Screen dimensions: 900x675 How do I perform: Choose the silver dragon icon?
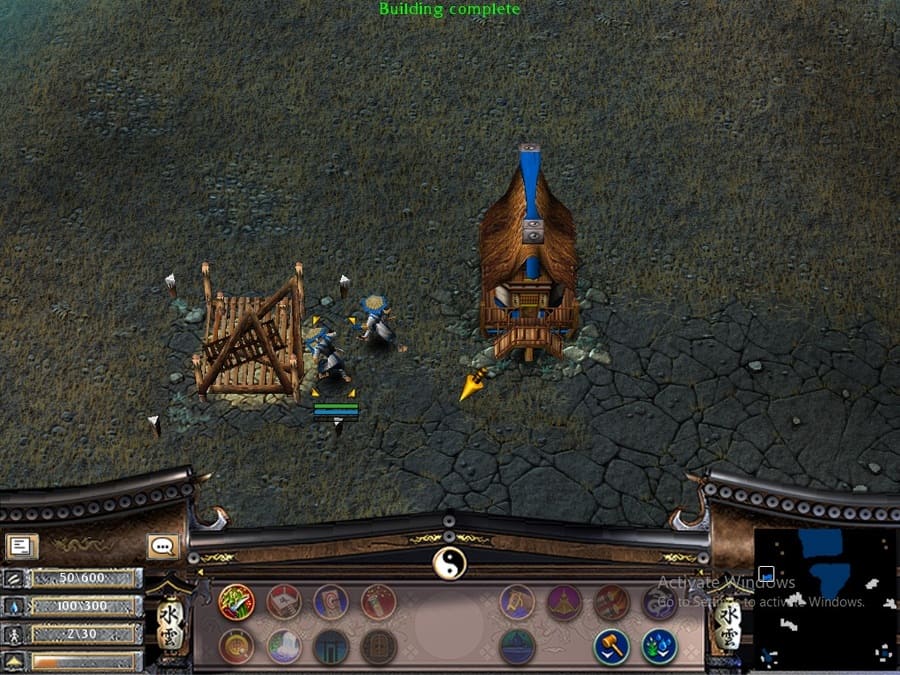click(x=658, y=602)
